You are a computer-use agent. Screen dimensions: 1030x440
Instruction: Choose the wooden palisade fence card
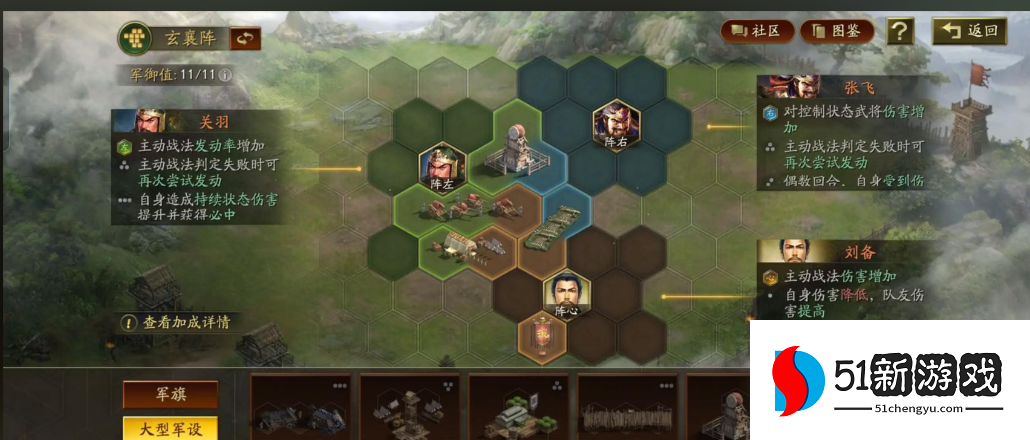coord(626,408)
